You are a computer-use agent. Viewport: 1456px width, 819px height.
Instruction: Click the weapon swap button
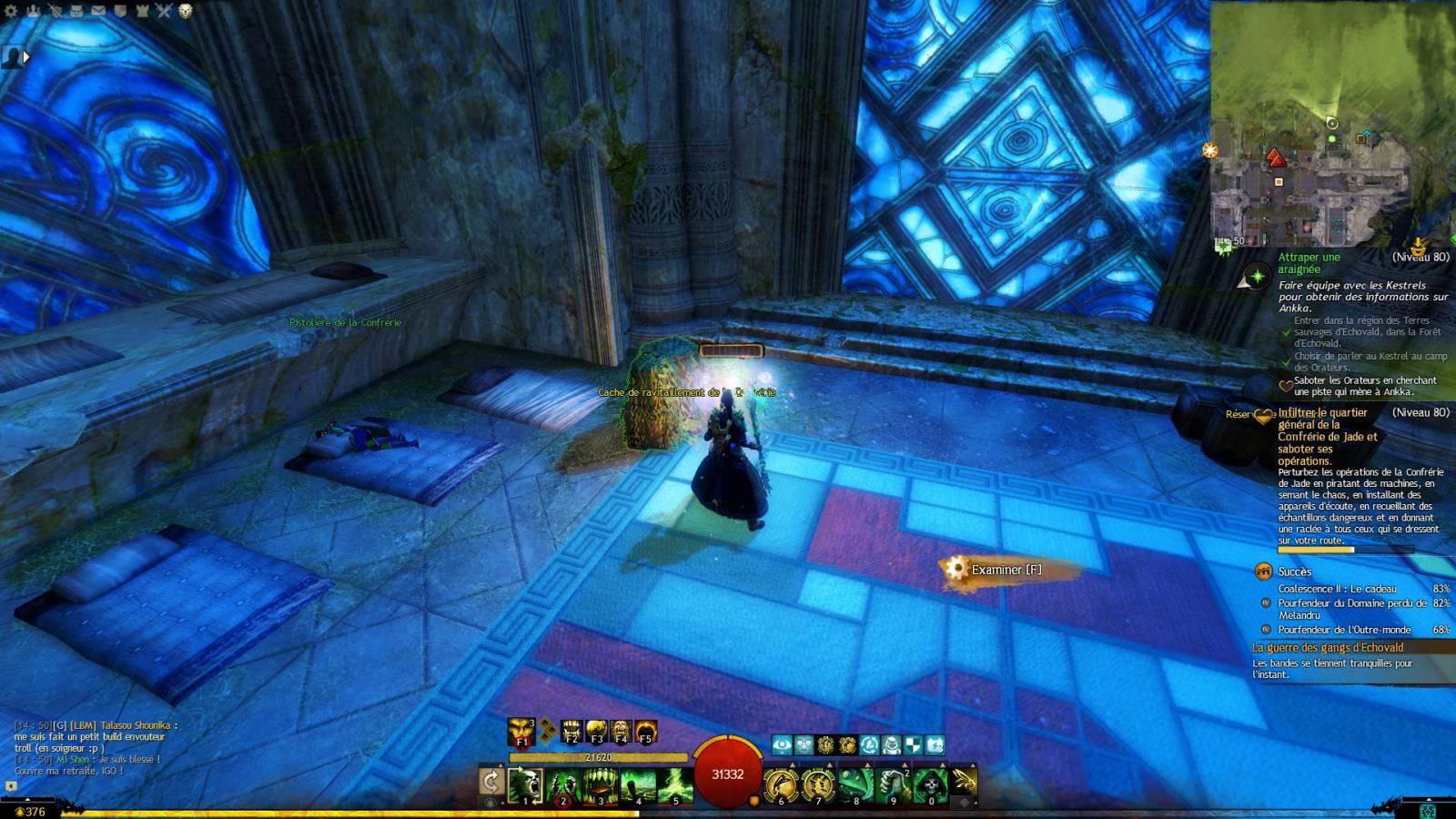tap(490, 782)
